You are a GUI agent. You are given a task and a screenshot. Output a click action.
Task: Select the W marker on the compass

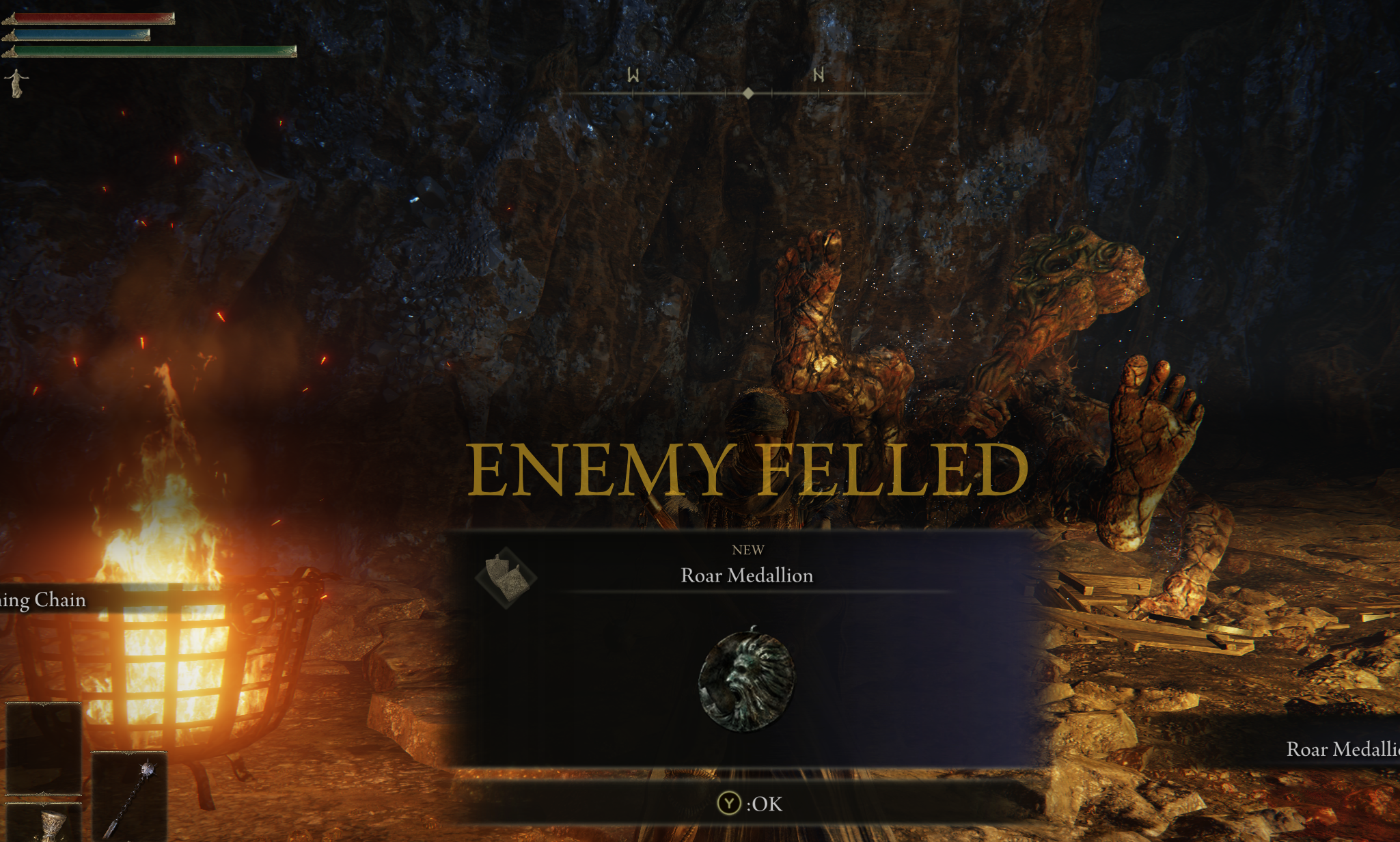(631, 76)
